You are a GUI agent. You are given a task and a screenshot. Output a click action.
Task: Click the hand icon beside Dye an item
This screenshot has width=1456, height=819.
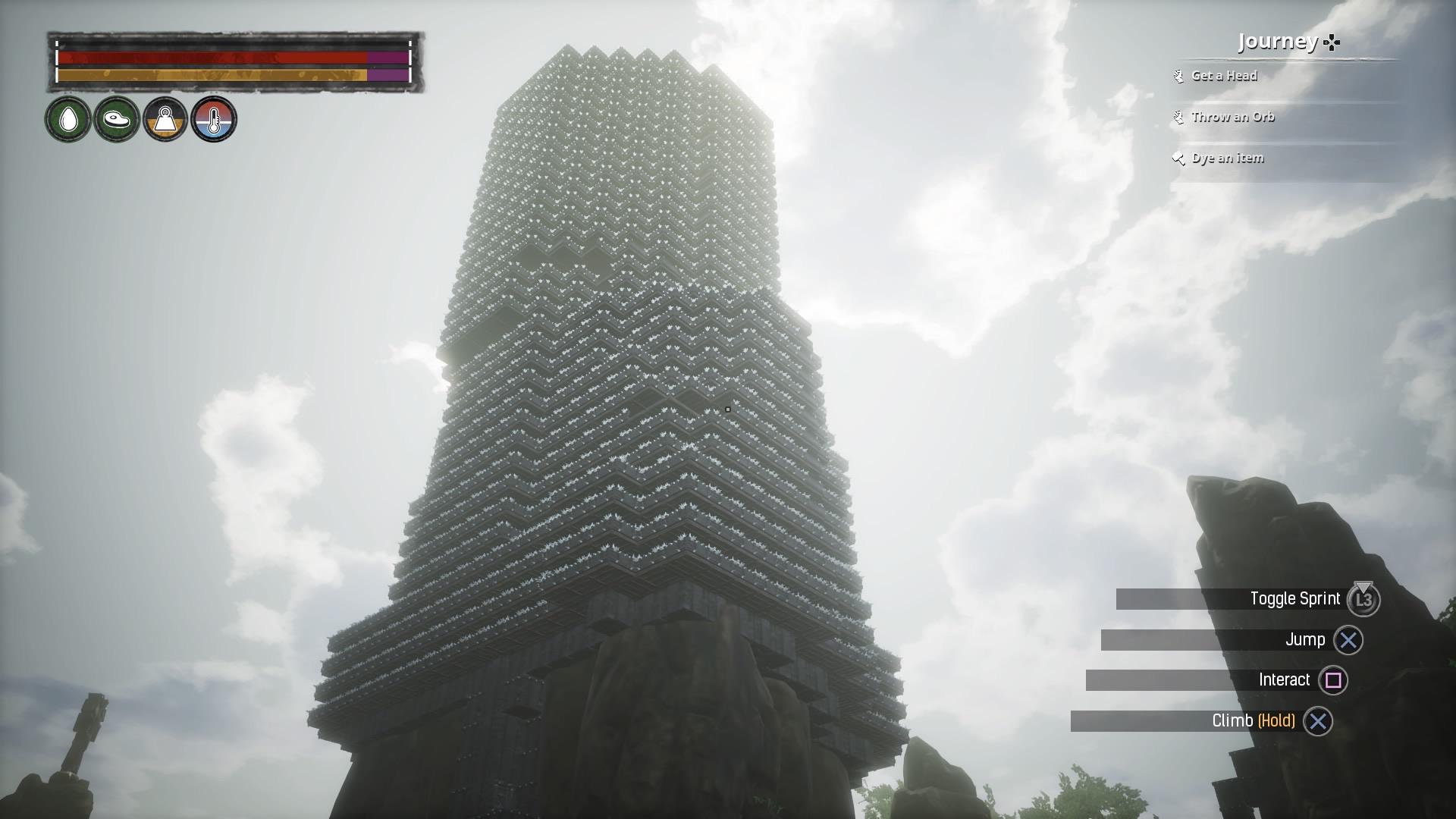(x=1178, y=158)
